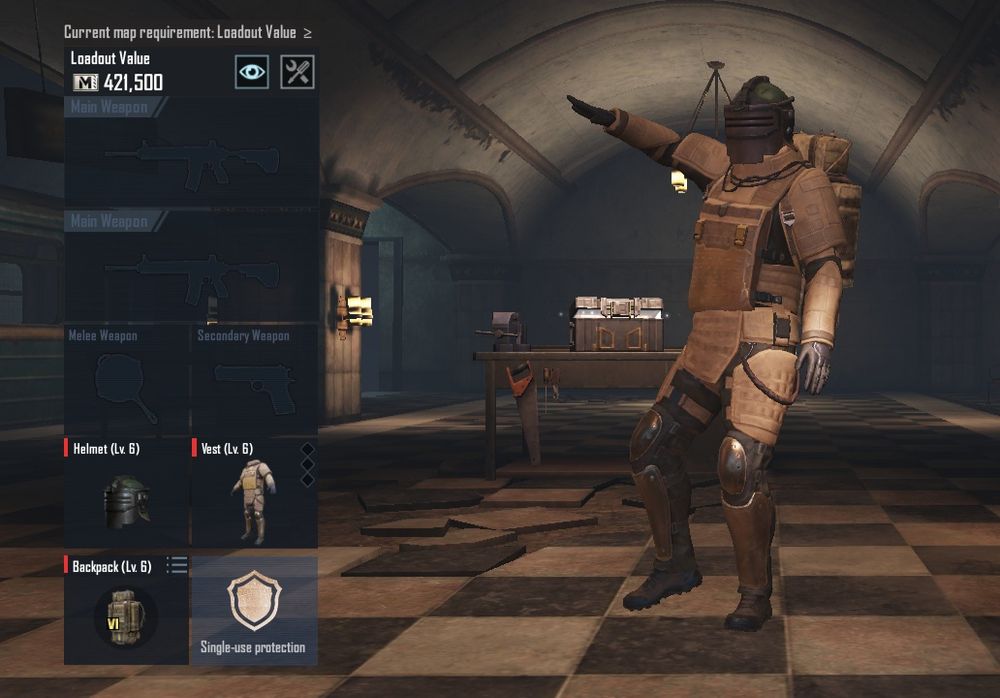Choose the Secondary Weapon pistol slot
1000x698 pixels.
click(x=254, y=380)
